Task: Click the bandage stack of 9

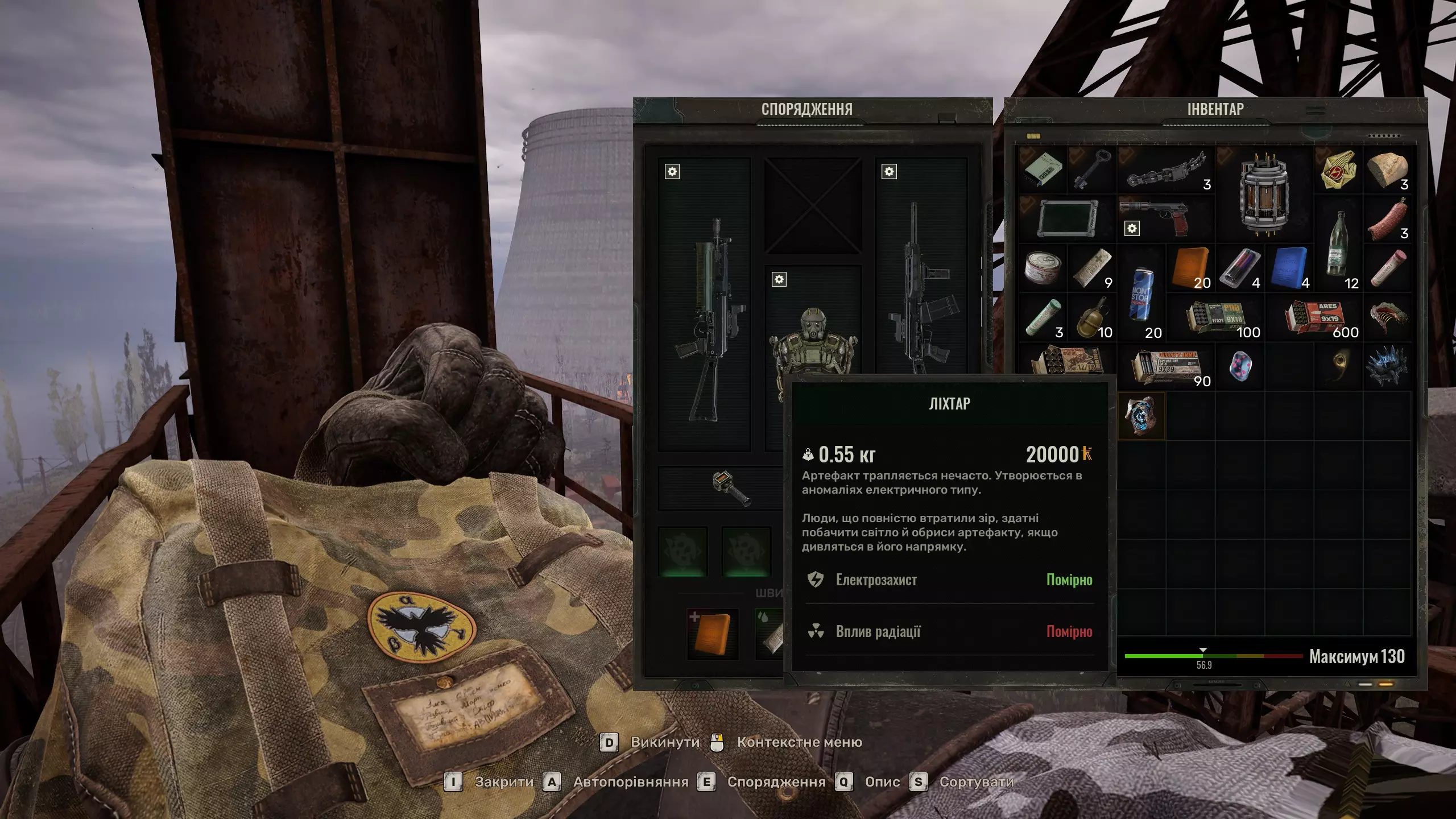Action: point(1092,268)
